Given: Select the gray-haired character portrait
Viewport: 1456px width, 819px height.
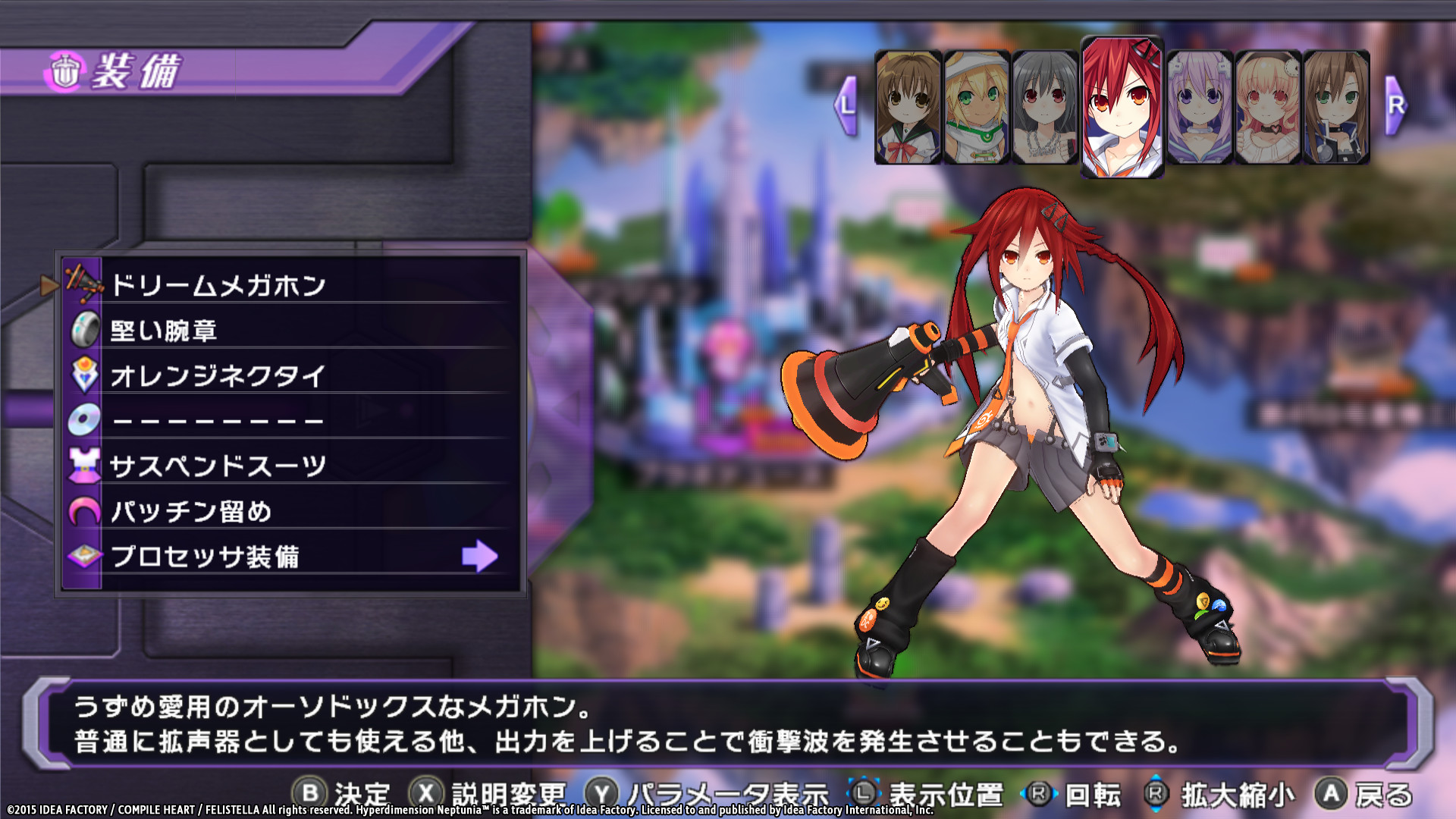Looking at the screenshot, I should pos(1046,106).
